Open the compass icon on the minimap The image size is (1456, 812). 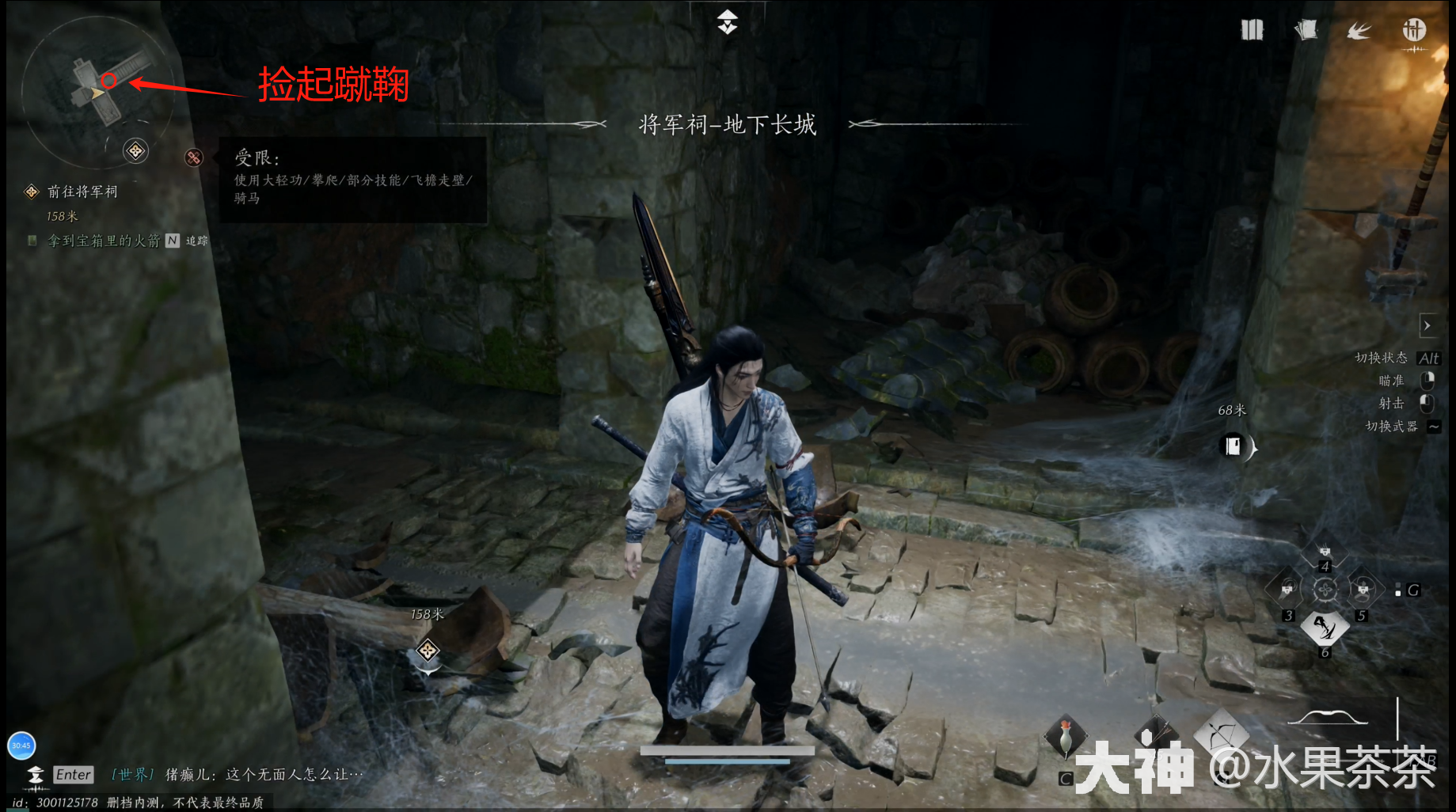(135, 151)
